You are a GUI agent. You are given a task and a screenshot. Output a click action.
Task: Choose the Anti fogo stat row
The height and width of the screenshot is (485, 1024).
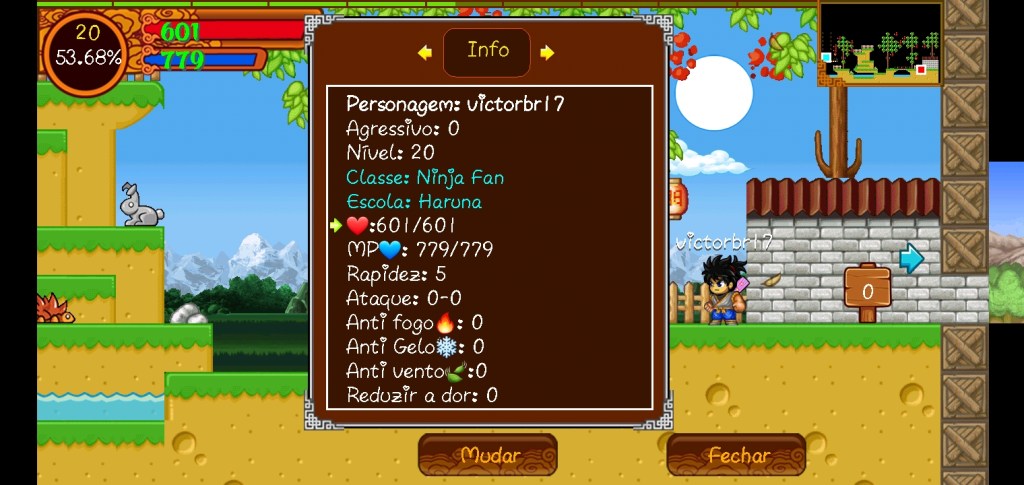point(414,322)
